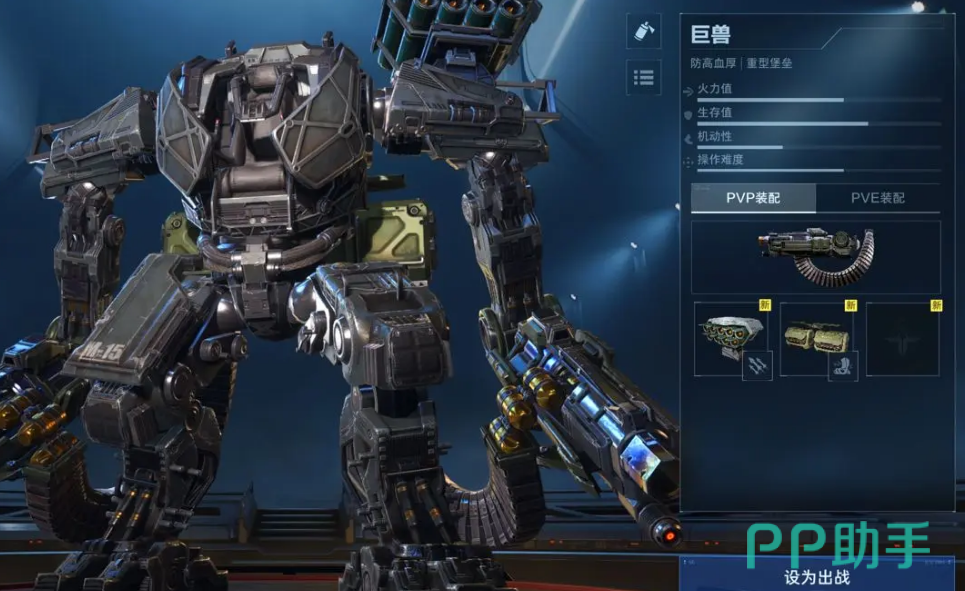Image resolution: width=965 pixels, height=591 pixels.
Task: Select the belt-fed gatling gun weapon slot
Action: pos(815,257)
